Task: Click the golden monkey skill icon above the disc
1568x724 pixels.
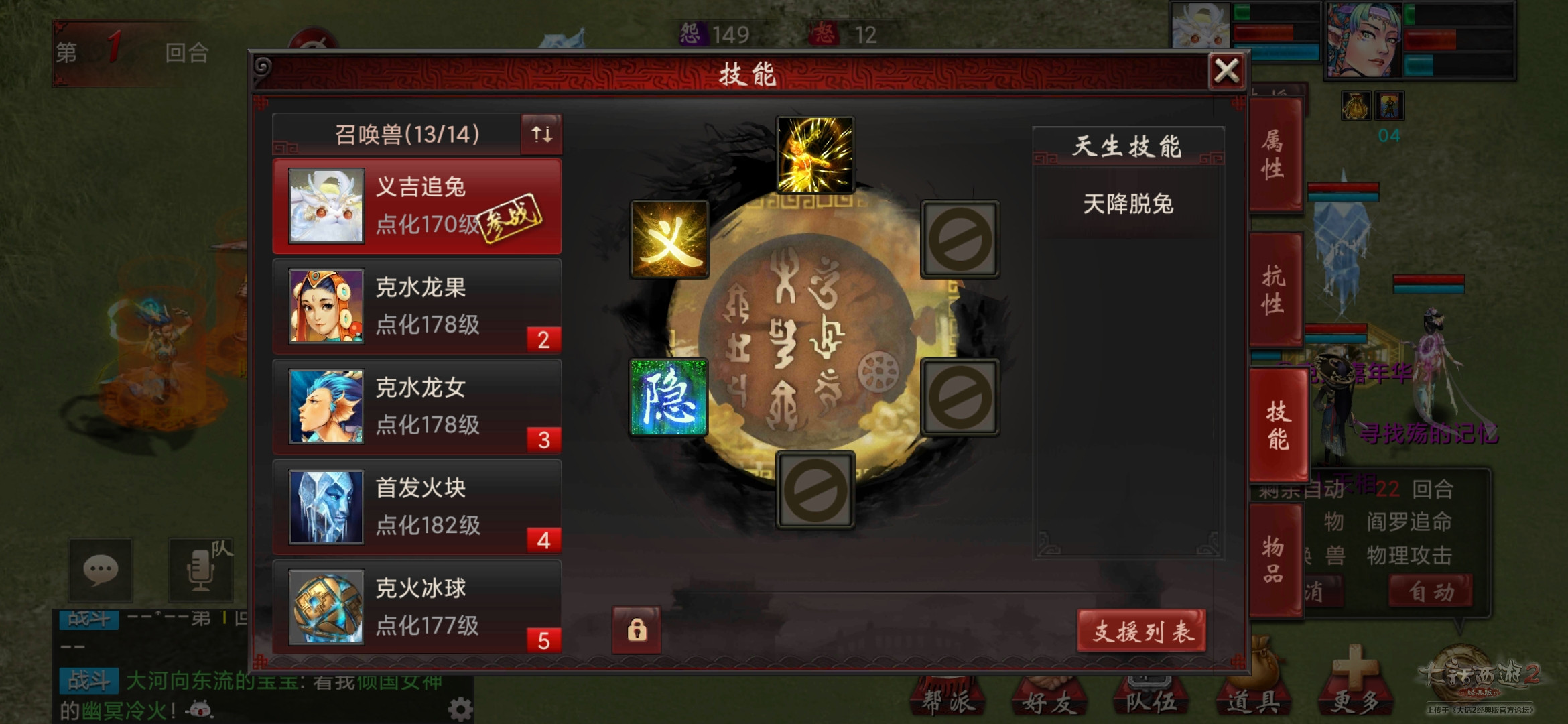Action: (815, 153)
